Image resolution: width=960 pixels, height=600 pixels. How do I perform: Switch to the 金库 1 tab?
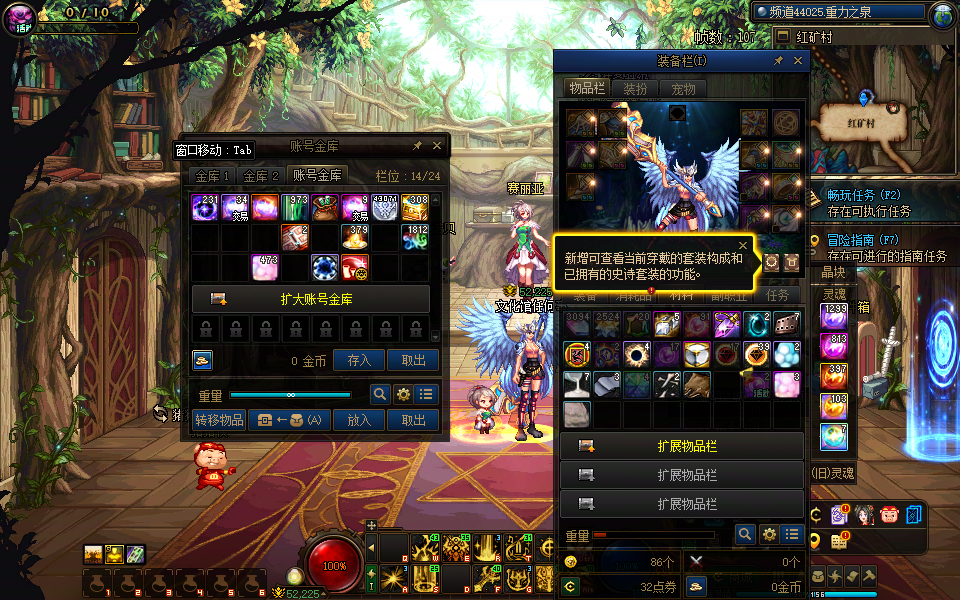click(213, 175)
